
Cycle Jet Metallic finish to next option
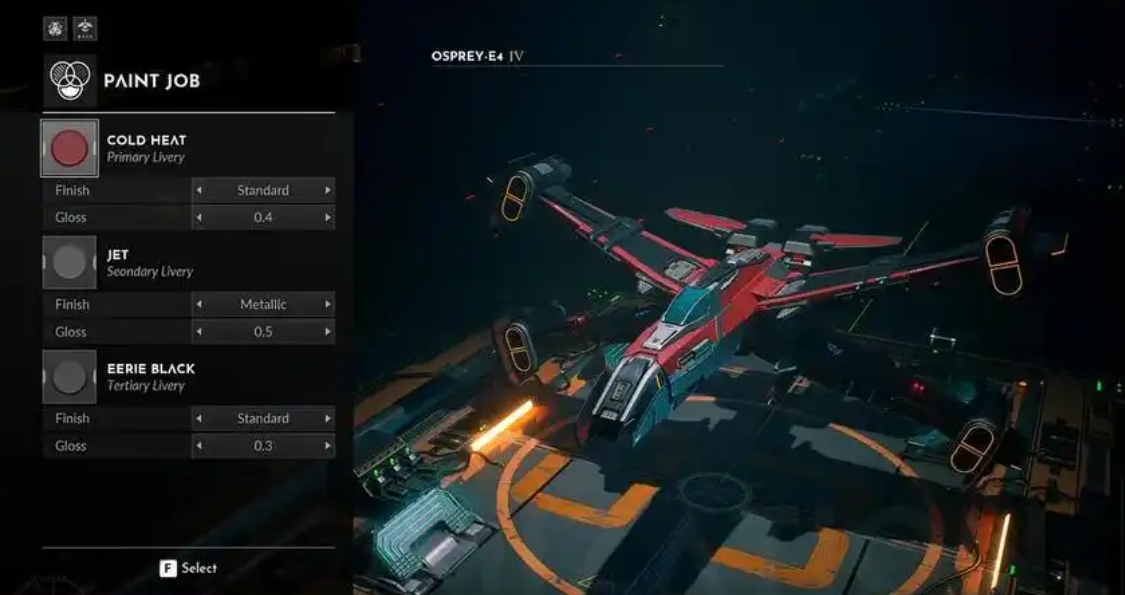327,304
